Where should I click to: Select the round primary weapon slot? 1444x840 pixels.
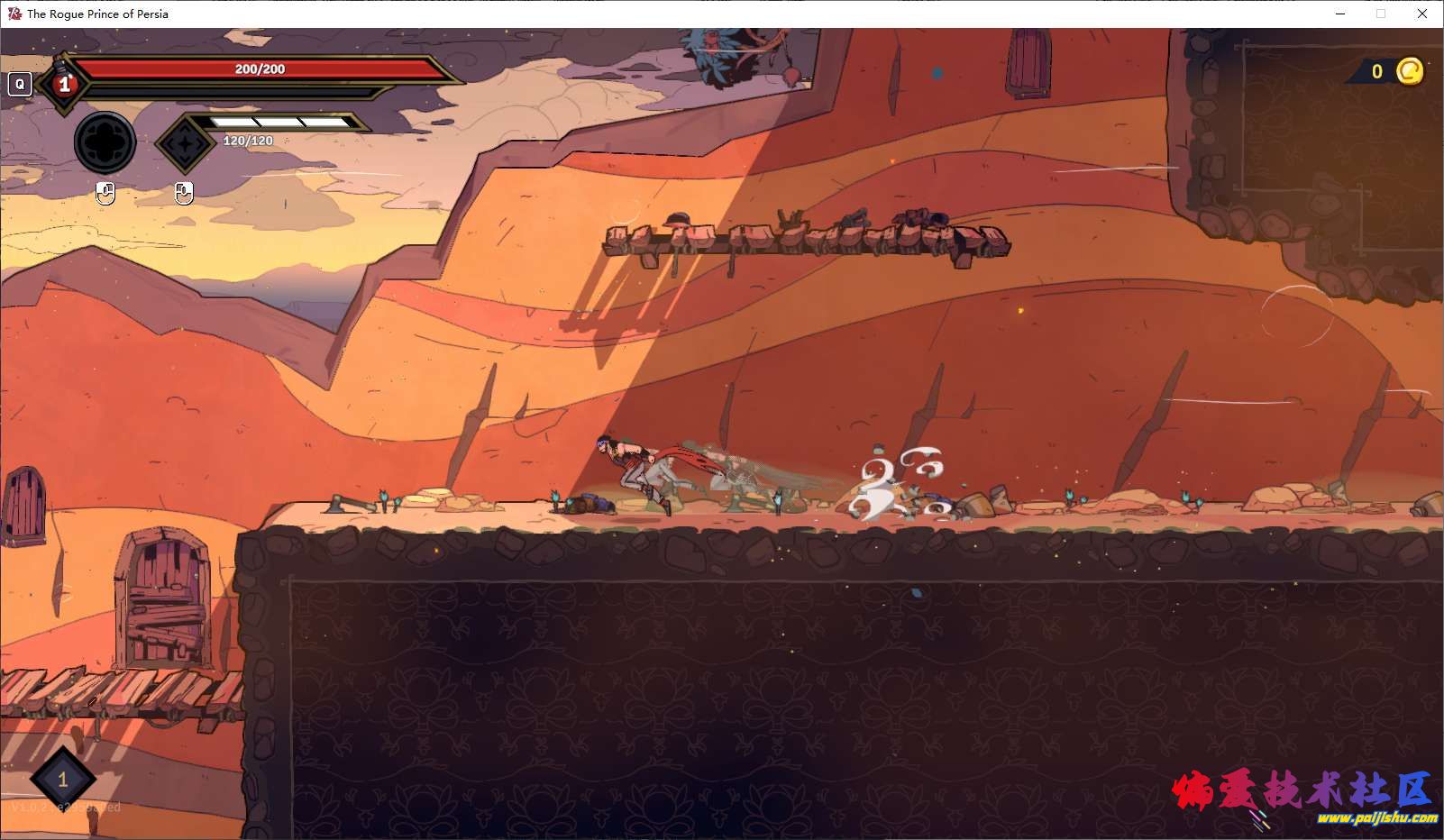click(x=105, y=142)
